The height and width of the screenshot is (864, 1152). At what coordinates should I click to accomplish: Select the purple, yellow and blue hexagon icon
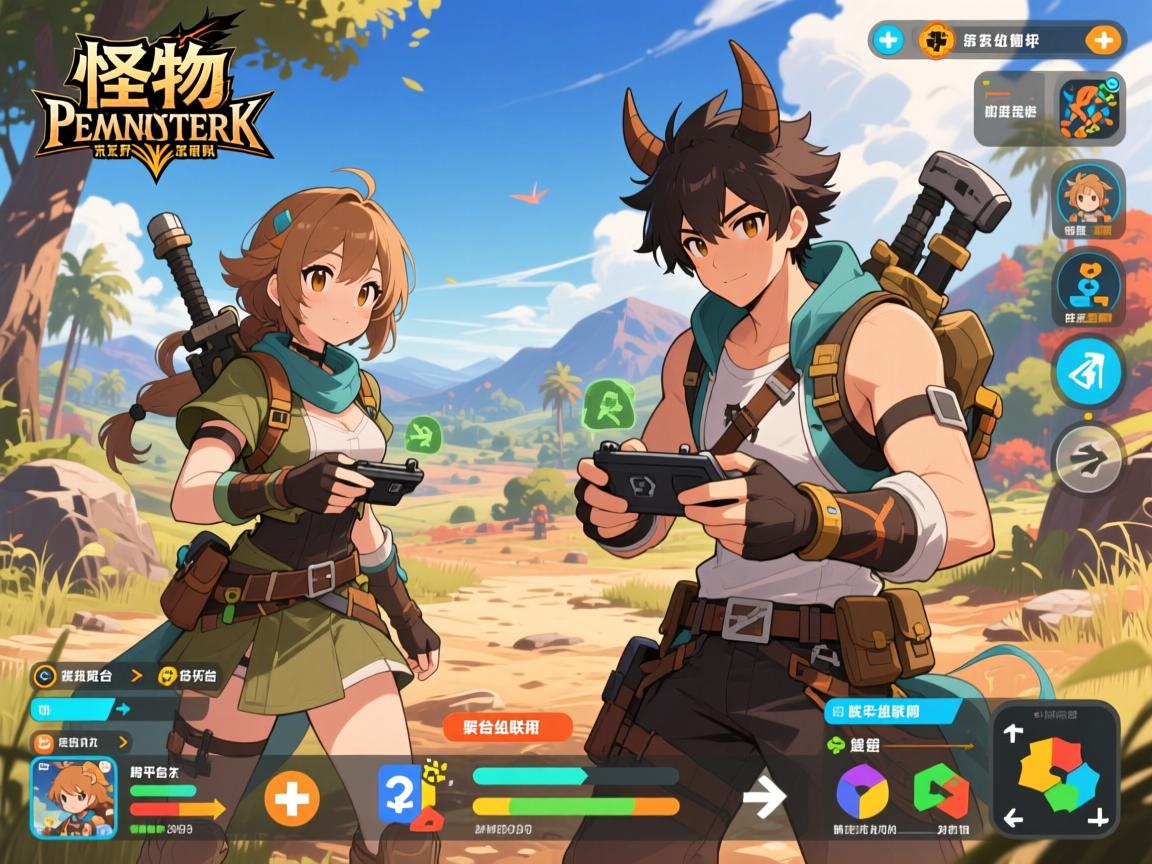click(861, 791)
